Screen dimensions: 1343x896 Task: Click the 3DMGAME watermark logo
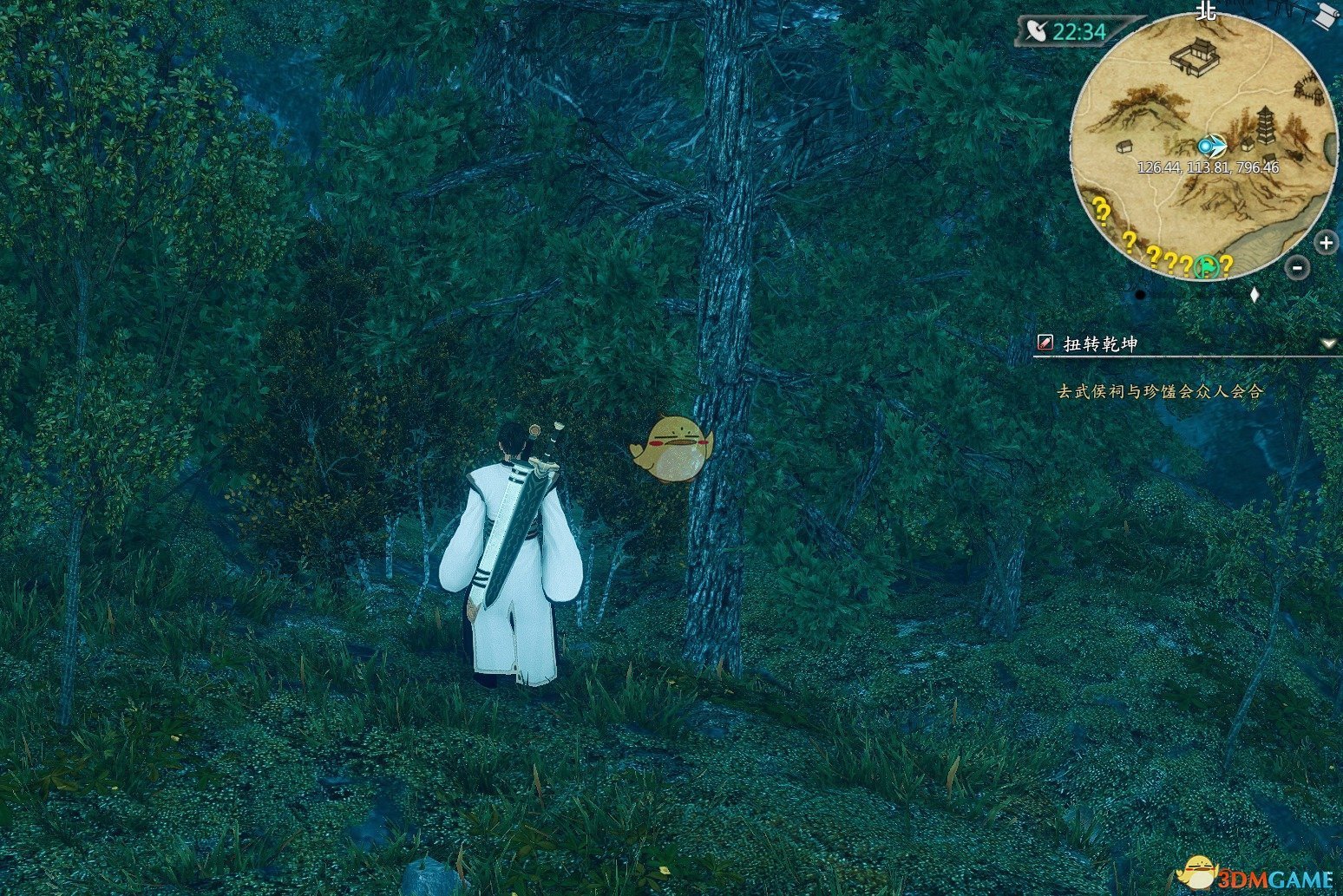point(1257,873)
